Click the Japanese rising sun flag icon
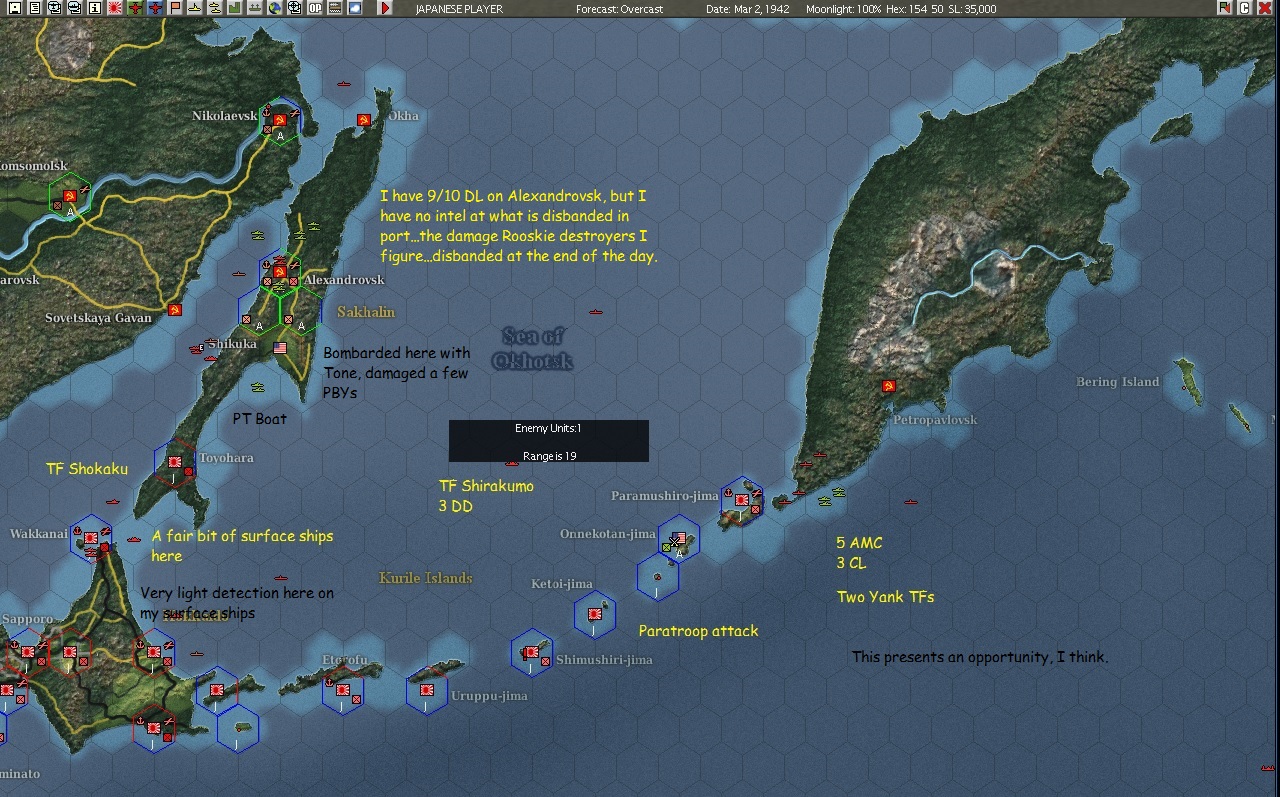 [115, 8]
